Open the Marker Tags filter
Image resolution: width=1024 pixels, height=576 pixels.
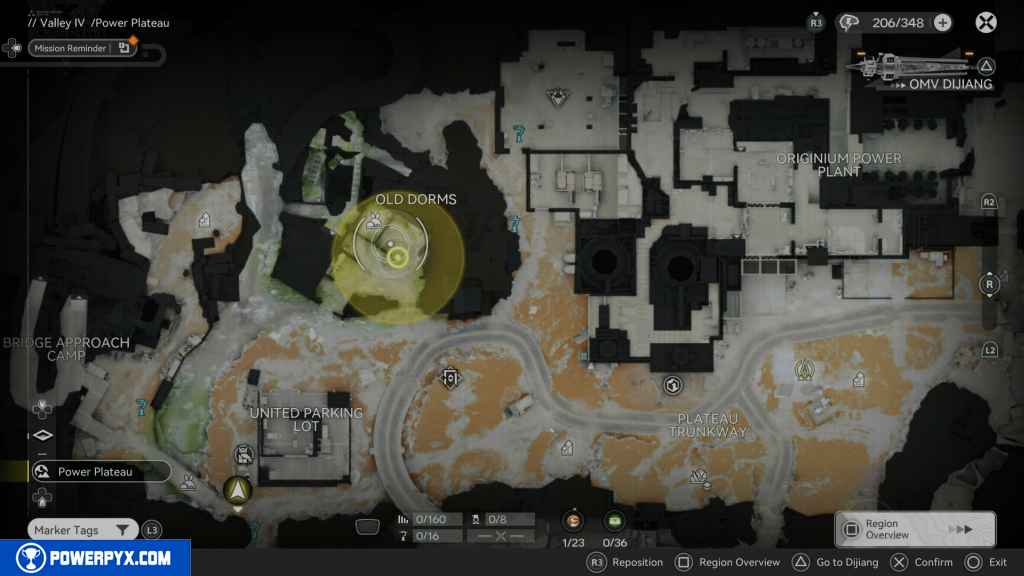pyautogui.click(x=83, y=530)
